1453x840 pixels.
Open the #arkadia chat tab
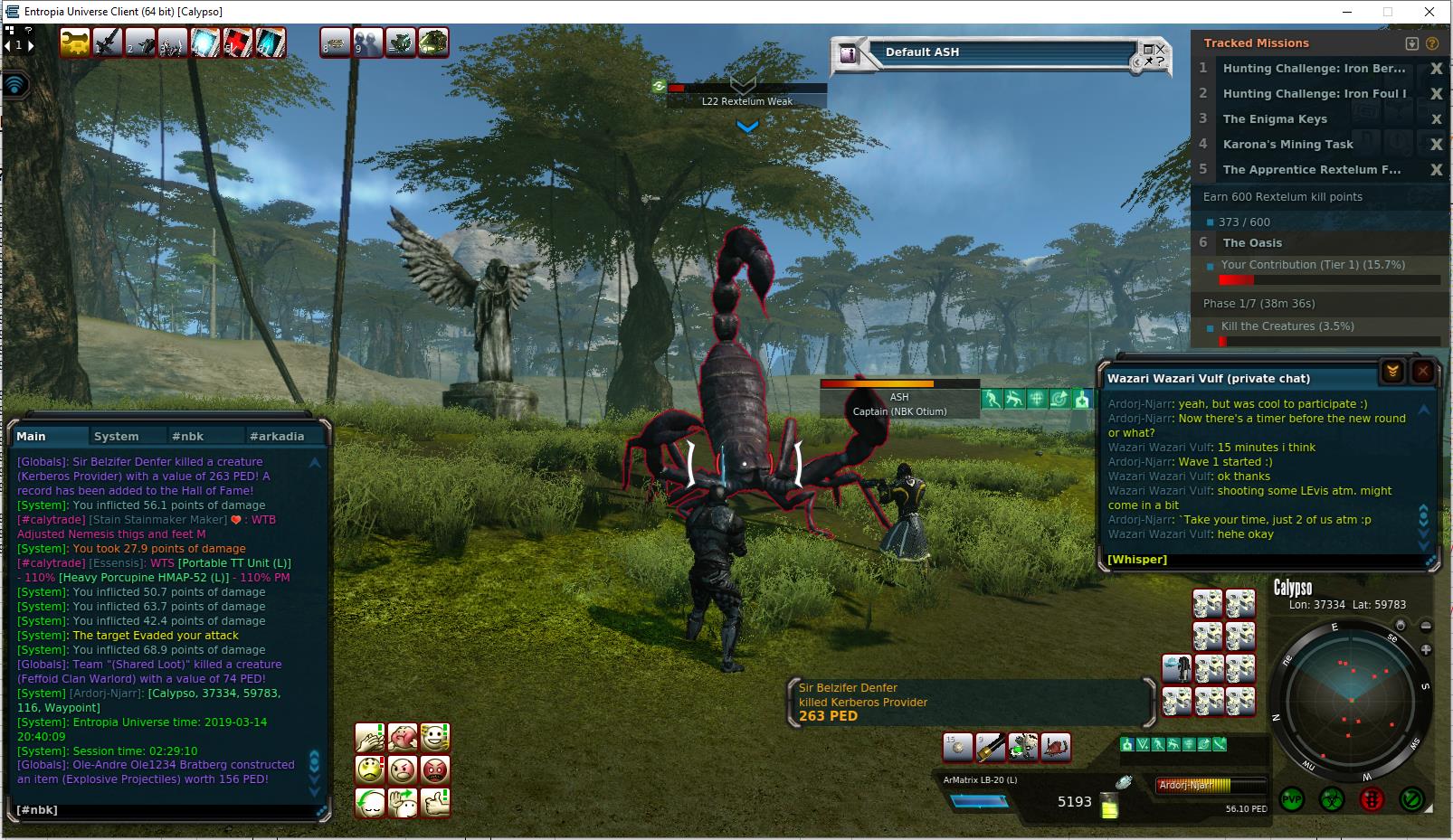(x=277, y=436)
